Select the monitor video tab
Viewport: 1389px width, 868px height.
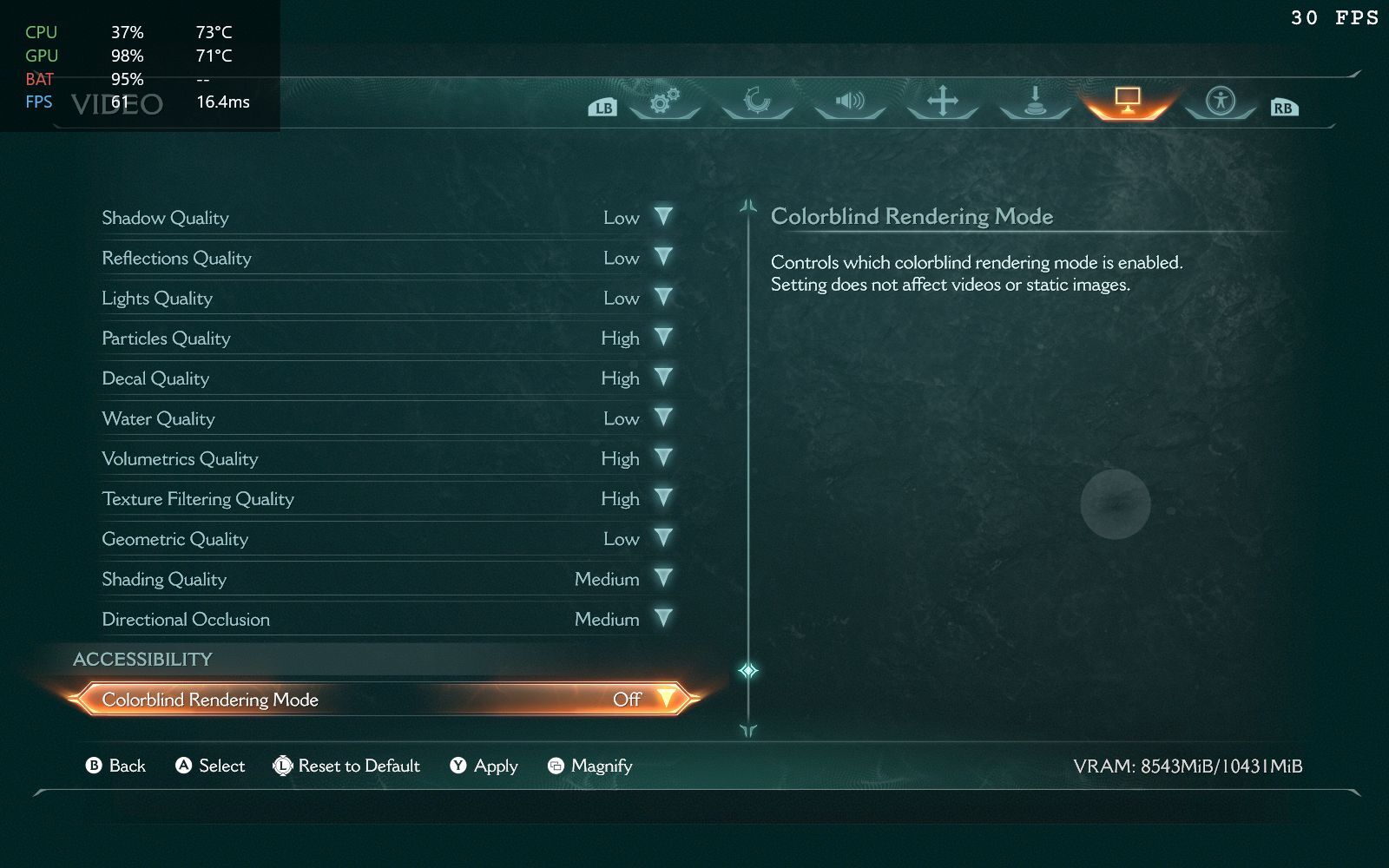(x=1127, y=102)
